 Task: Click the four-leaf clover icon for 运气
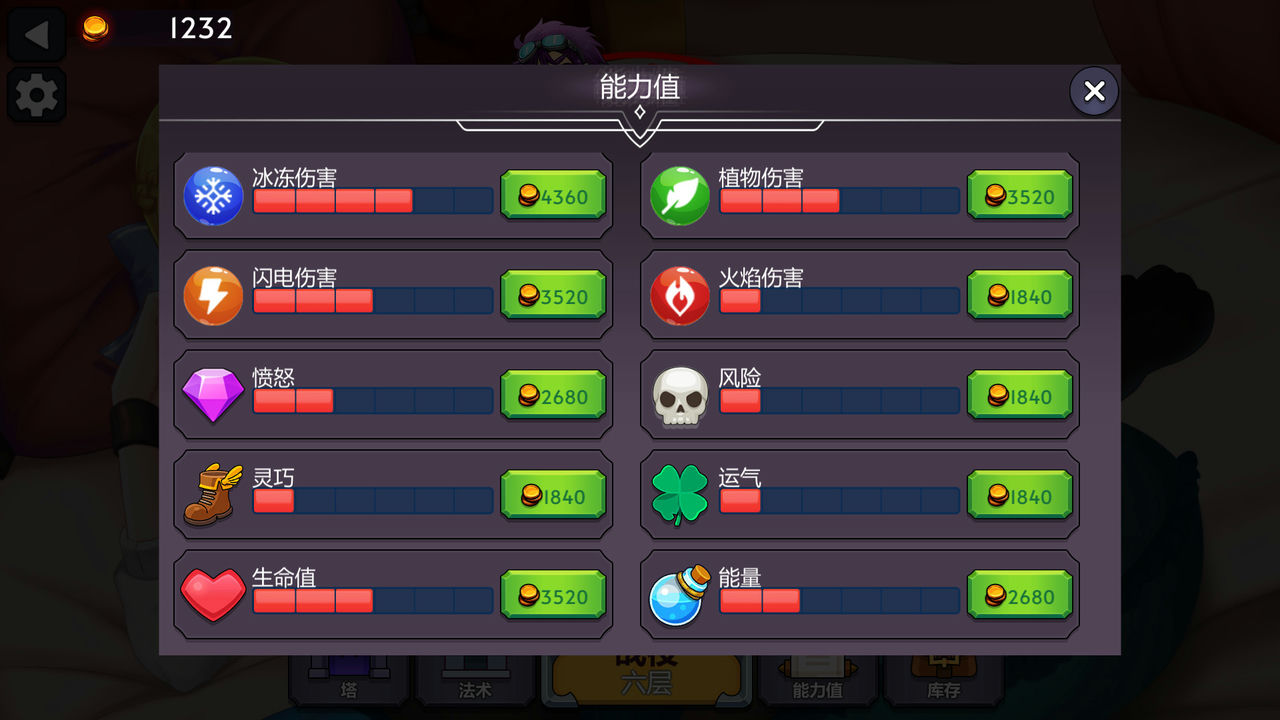point(680,495)
